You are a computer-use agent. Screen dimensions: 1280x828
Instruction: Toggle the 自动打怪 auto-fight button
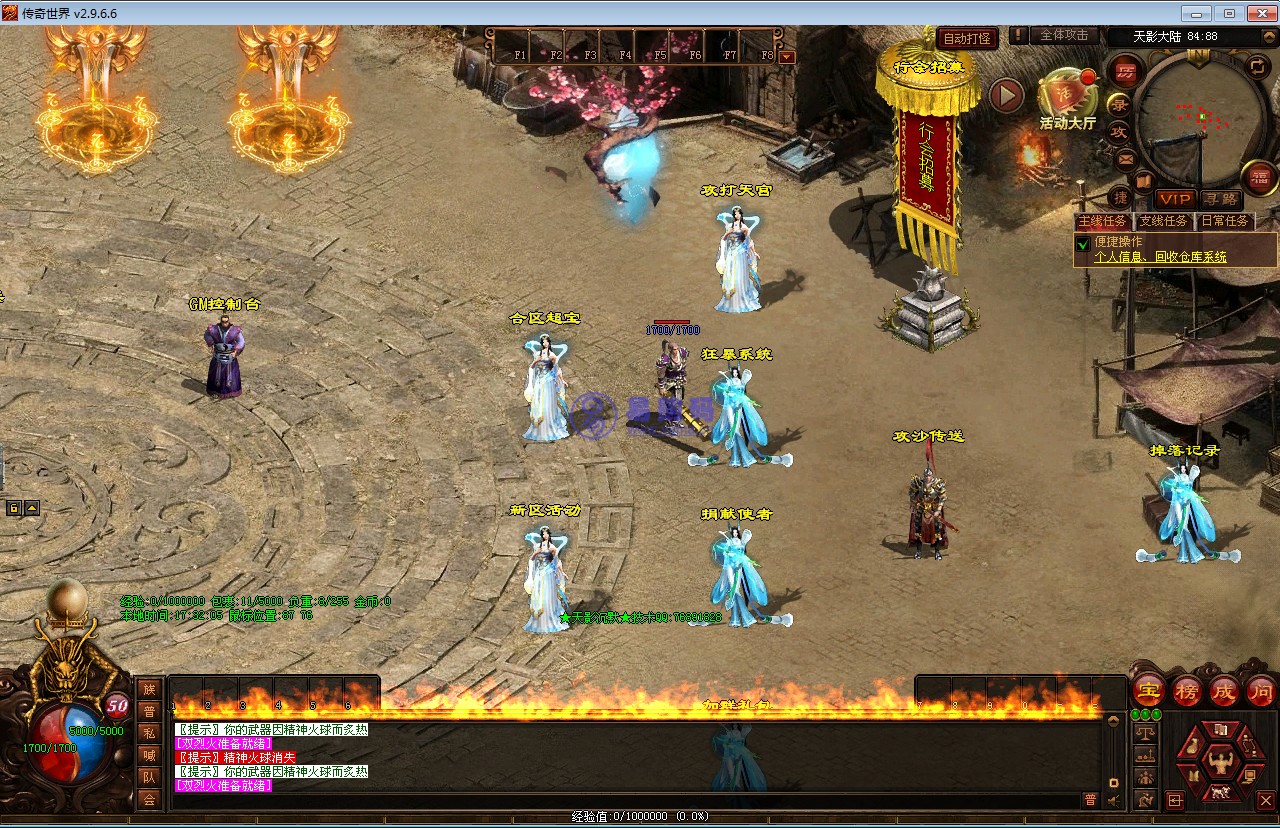tap(968, 38)
